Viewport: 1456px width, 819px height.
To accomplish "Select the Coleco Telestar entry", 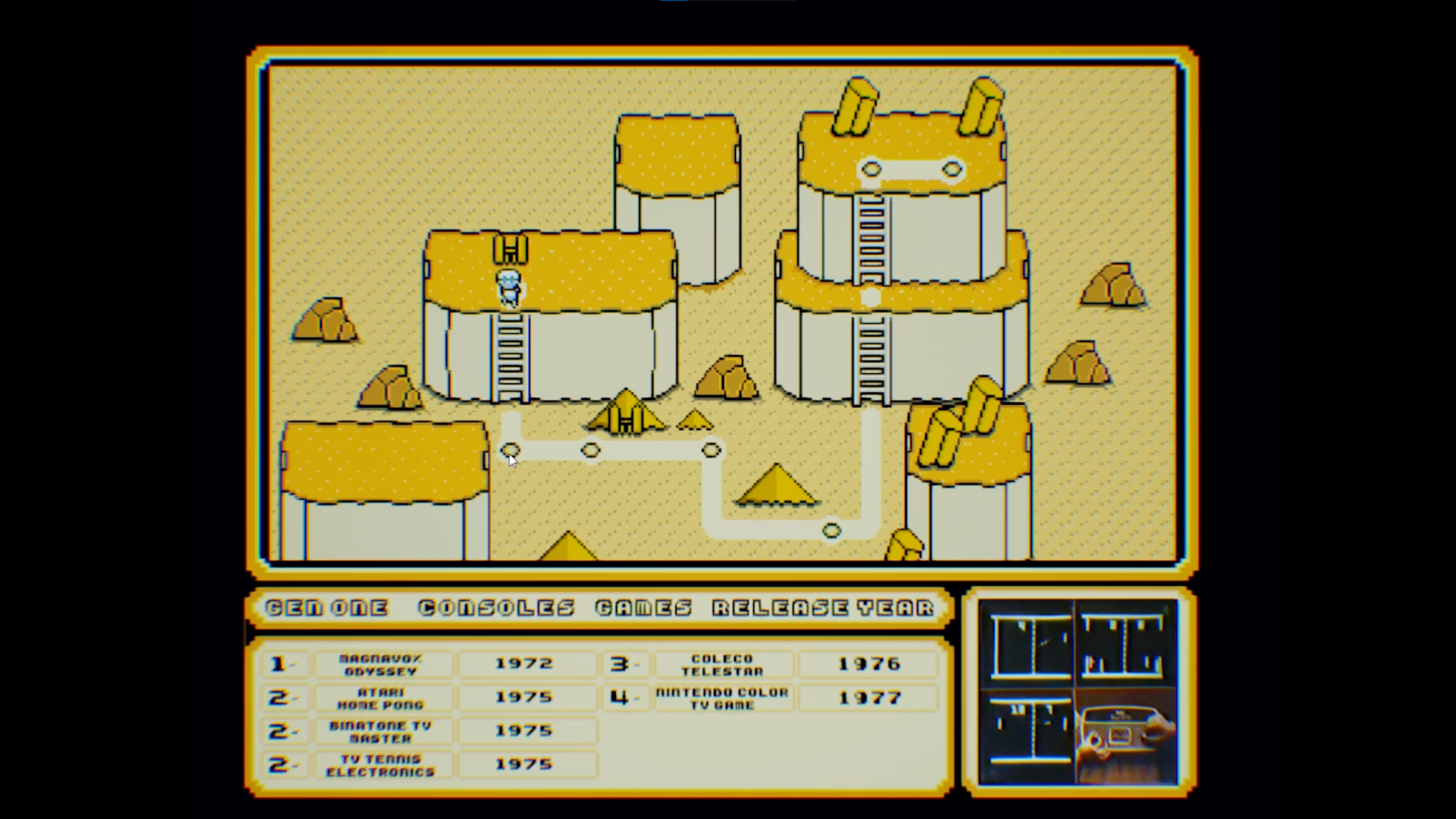I will [x=722, y=664].
